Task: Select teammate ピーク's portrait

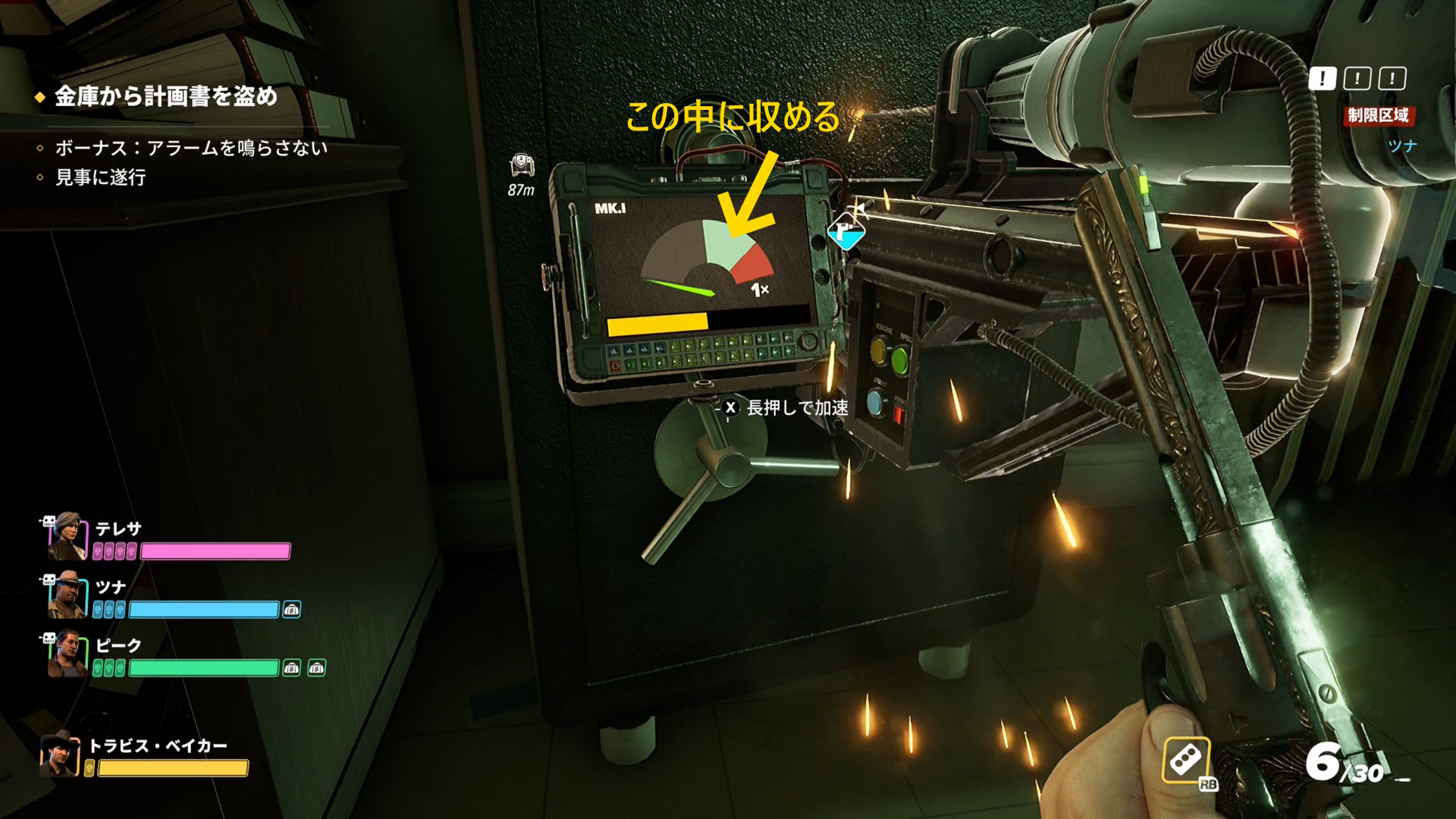Action: 65,654
